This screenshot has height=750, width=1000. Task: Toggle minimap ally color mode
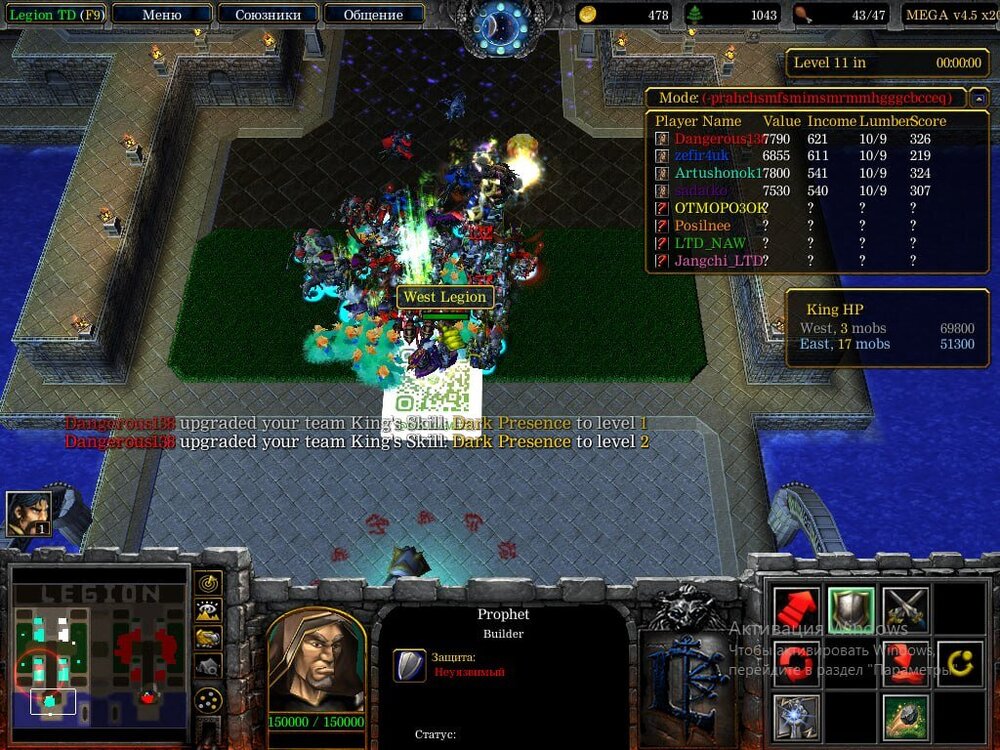pos(208,637)
